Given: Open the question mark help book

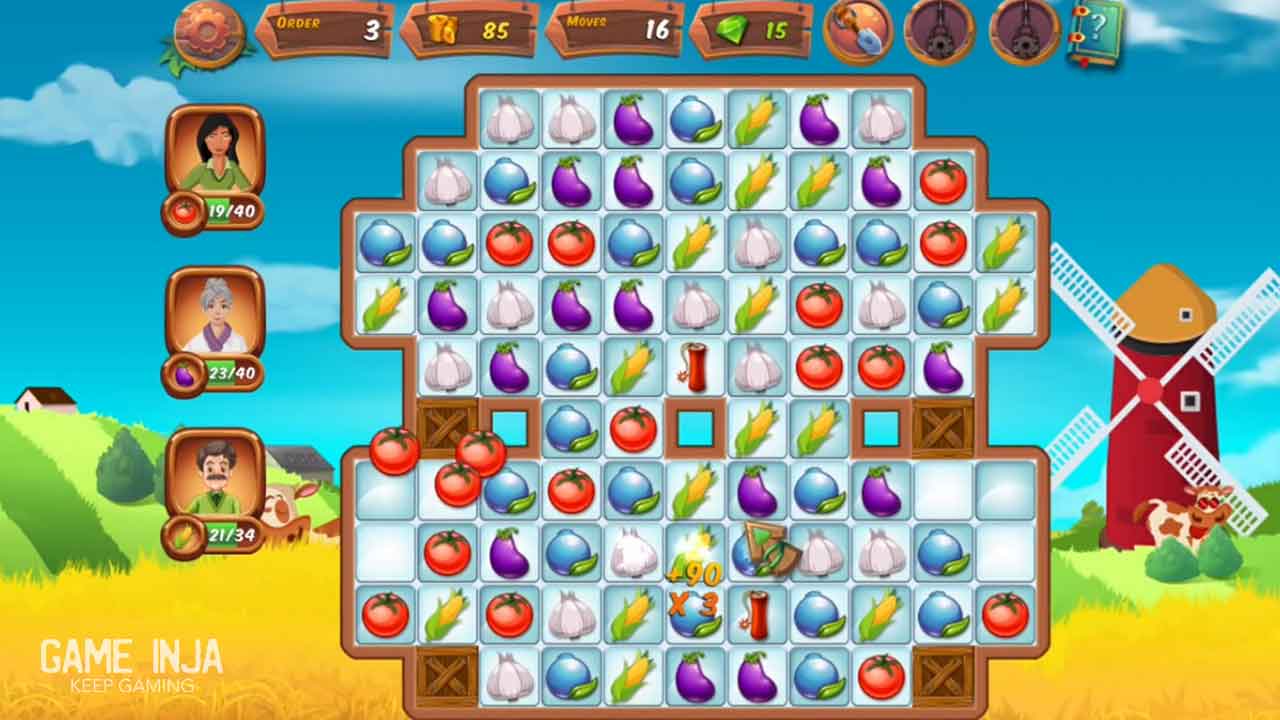Looking at the screenshot, I should point(1095,32).
